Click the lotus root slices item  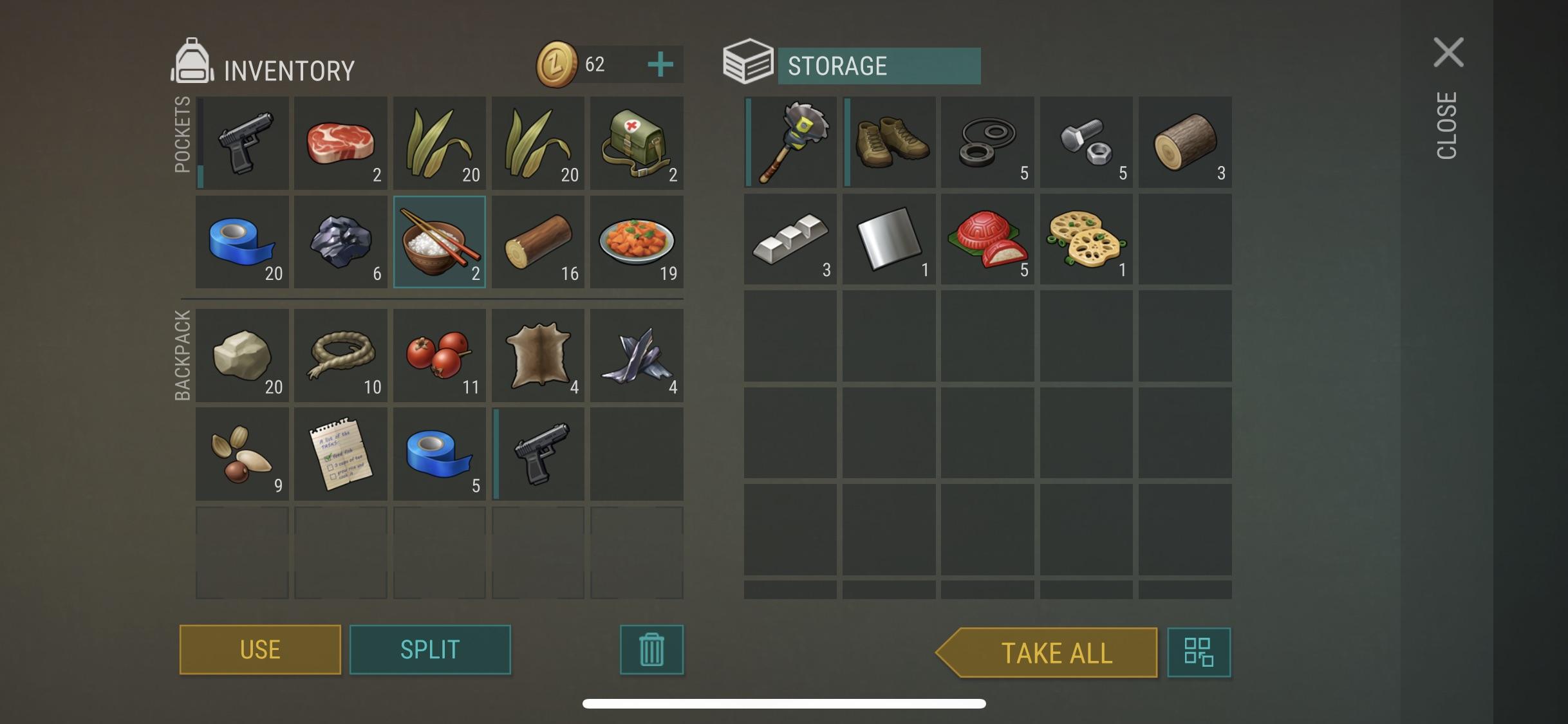coord(1086,240)
